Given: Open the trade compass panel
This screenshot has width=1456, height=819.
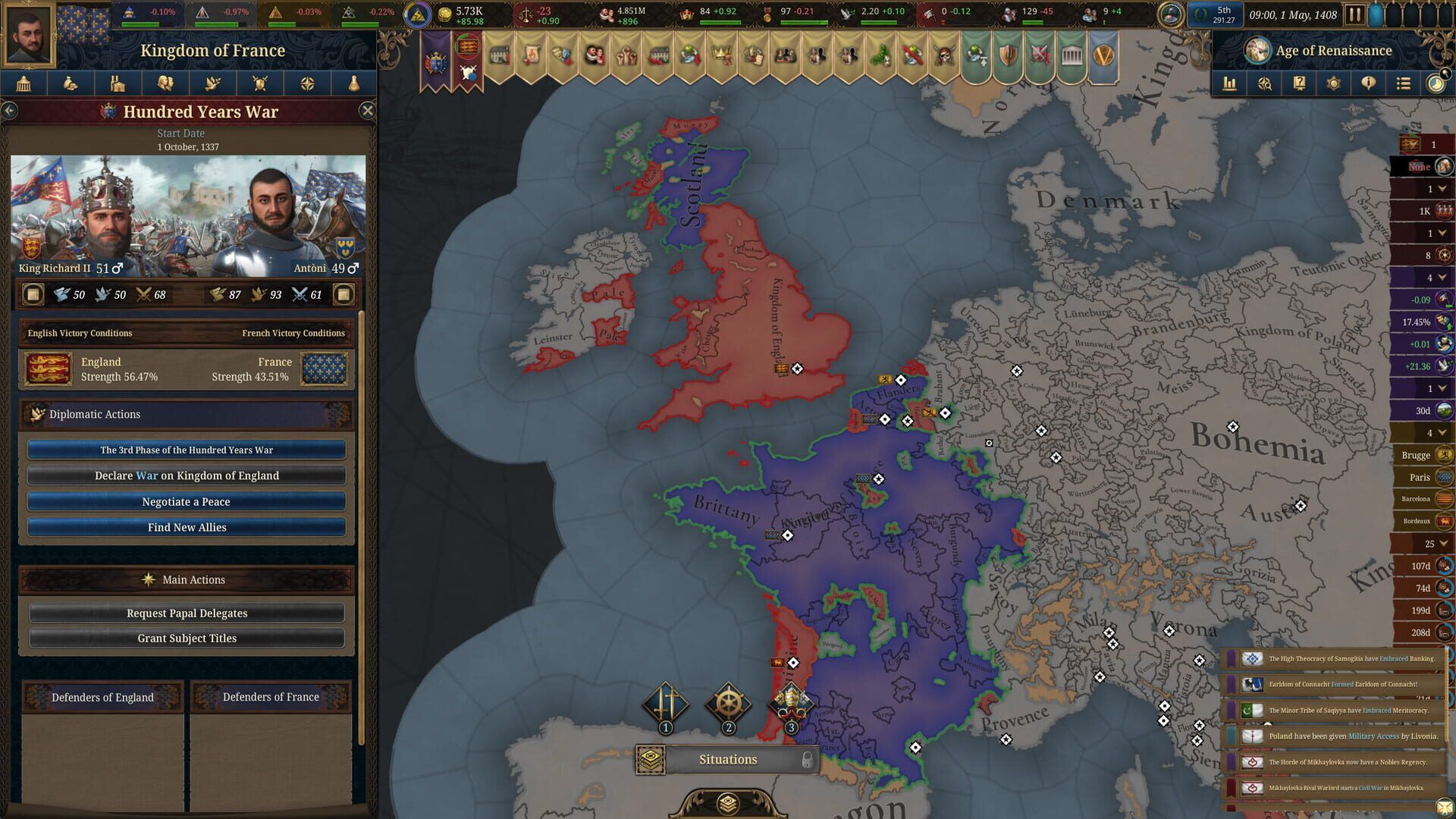Looking at the screenshot, I should click(x=307, y=83).
